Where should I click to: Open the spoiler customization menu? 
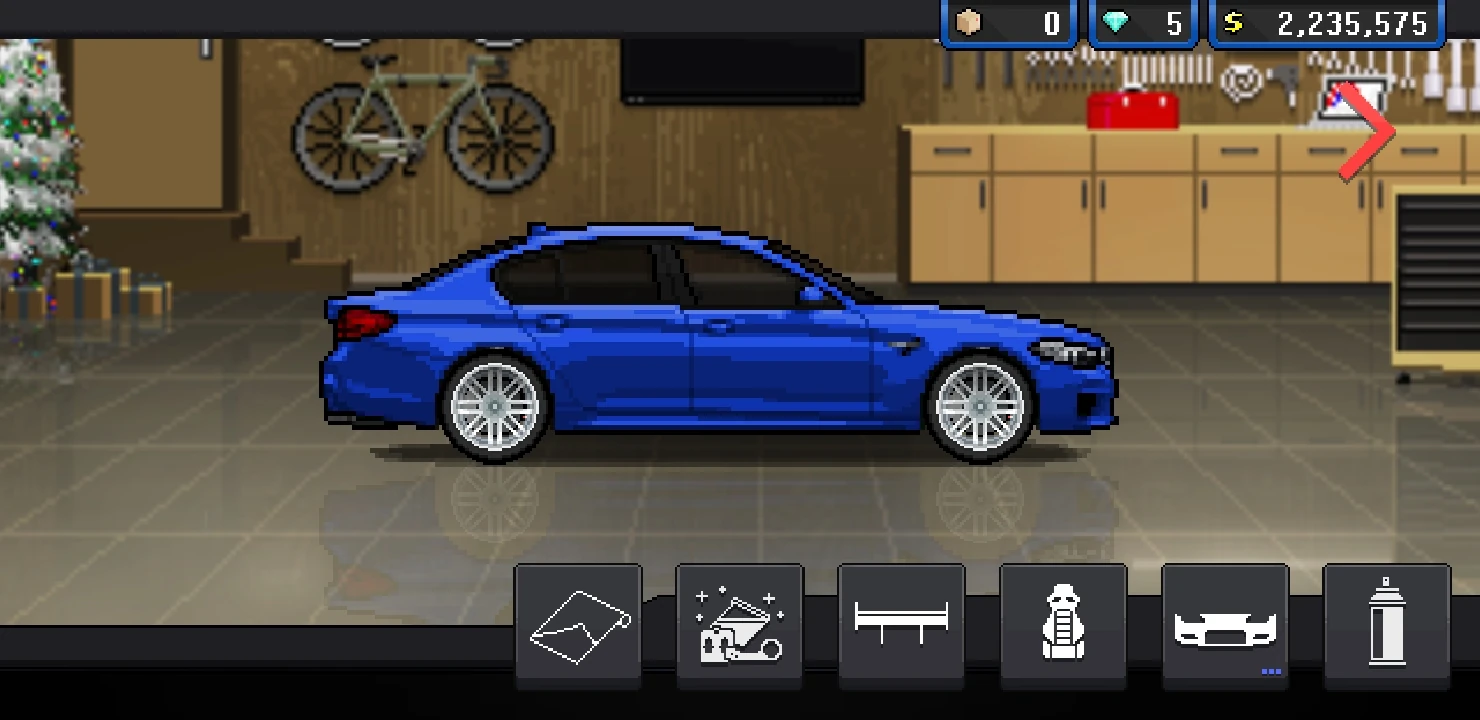(901, 623)
